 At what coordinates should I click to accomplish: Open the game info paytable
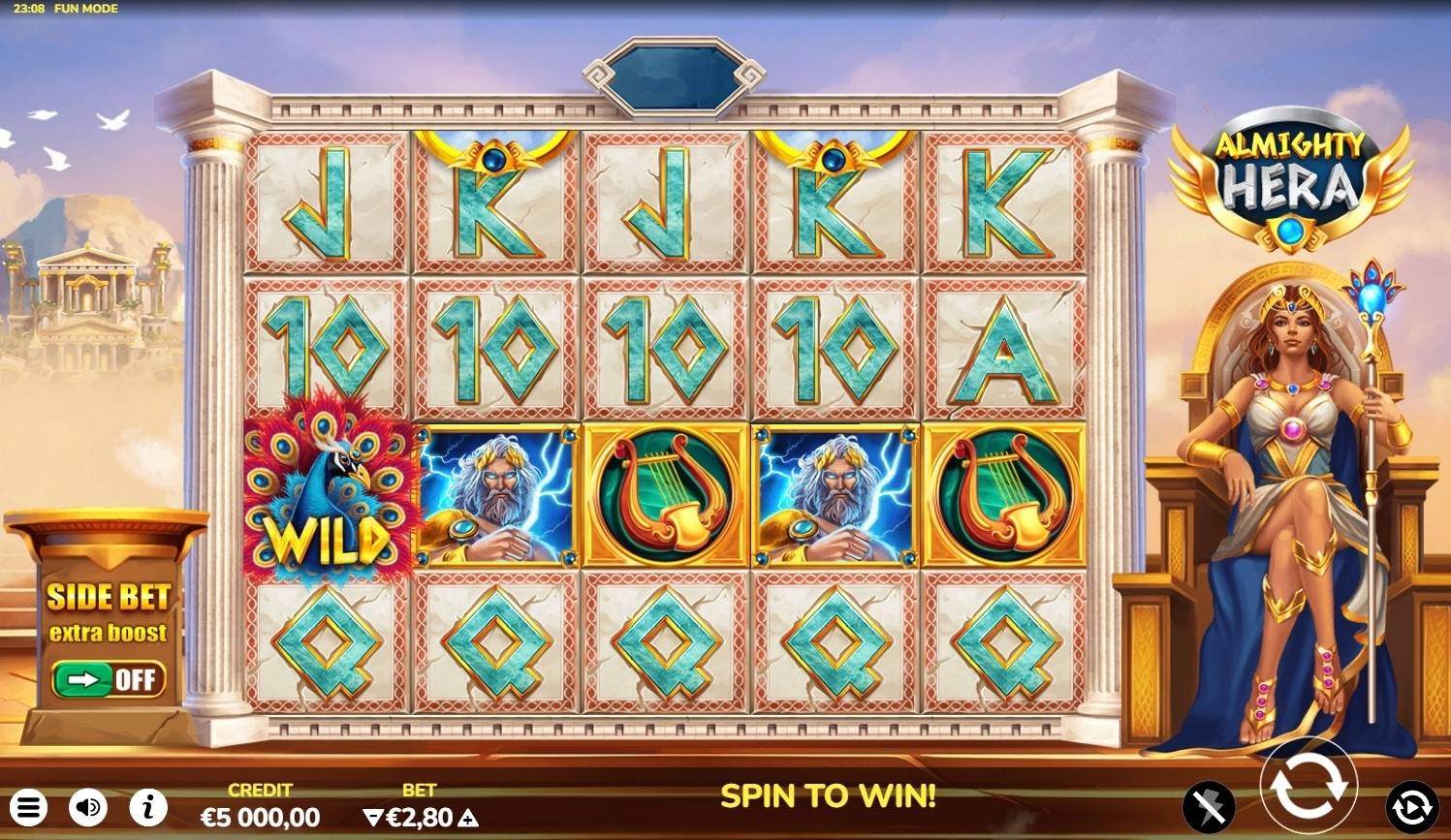click(148, 807)
